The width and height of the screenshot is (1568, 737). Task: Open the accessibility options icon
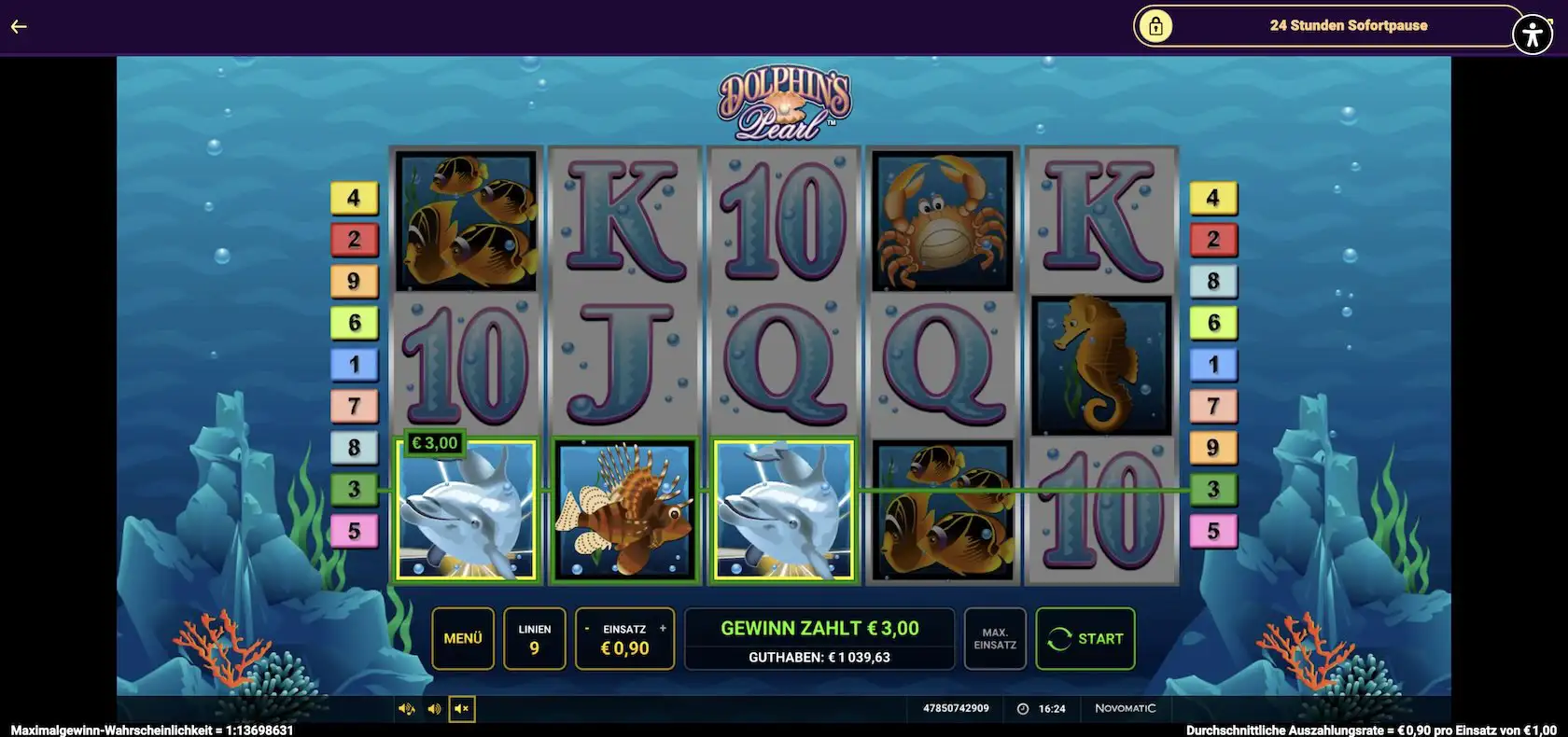coord(1533,25)
